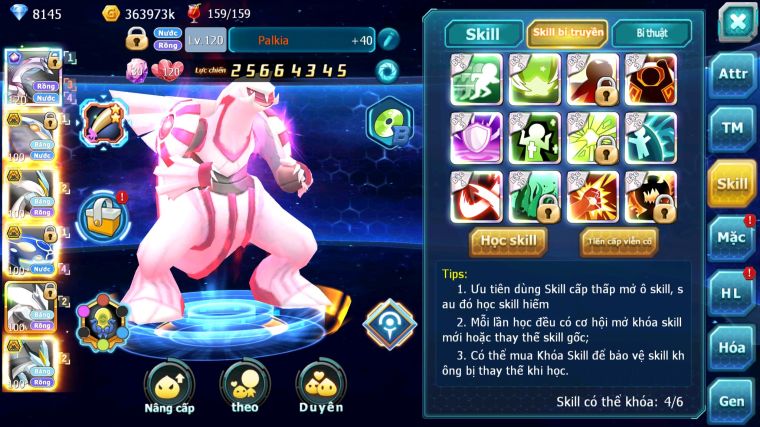
Task: Tap the theo follow button
Action: coord(245,388)
